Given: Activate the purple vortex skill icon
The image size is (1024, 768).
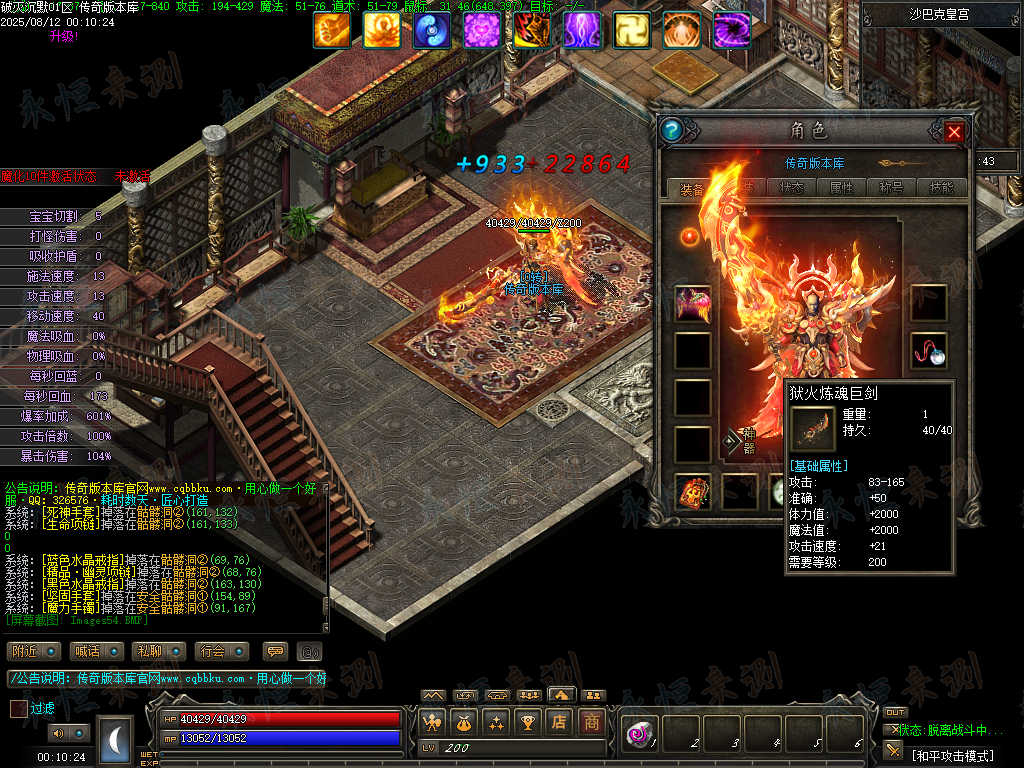Looking at the screenshot, I should pyautogui.click(x=732, y=30).
